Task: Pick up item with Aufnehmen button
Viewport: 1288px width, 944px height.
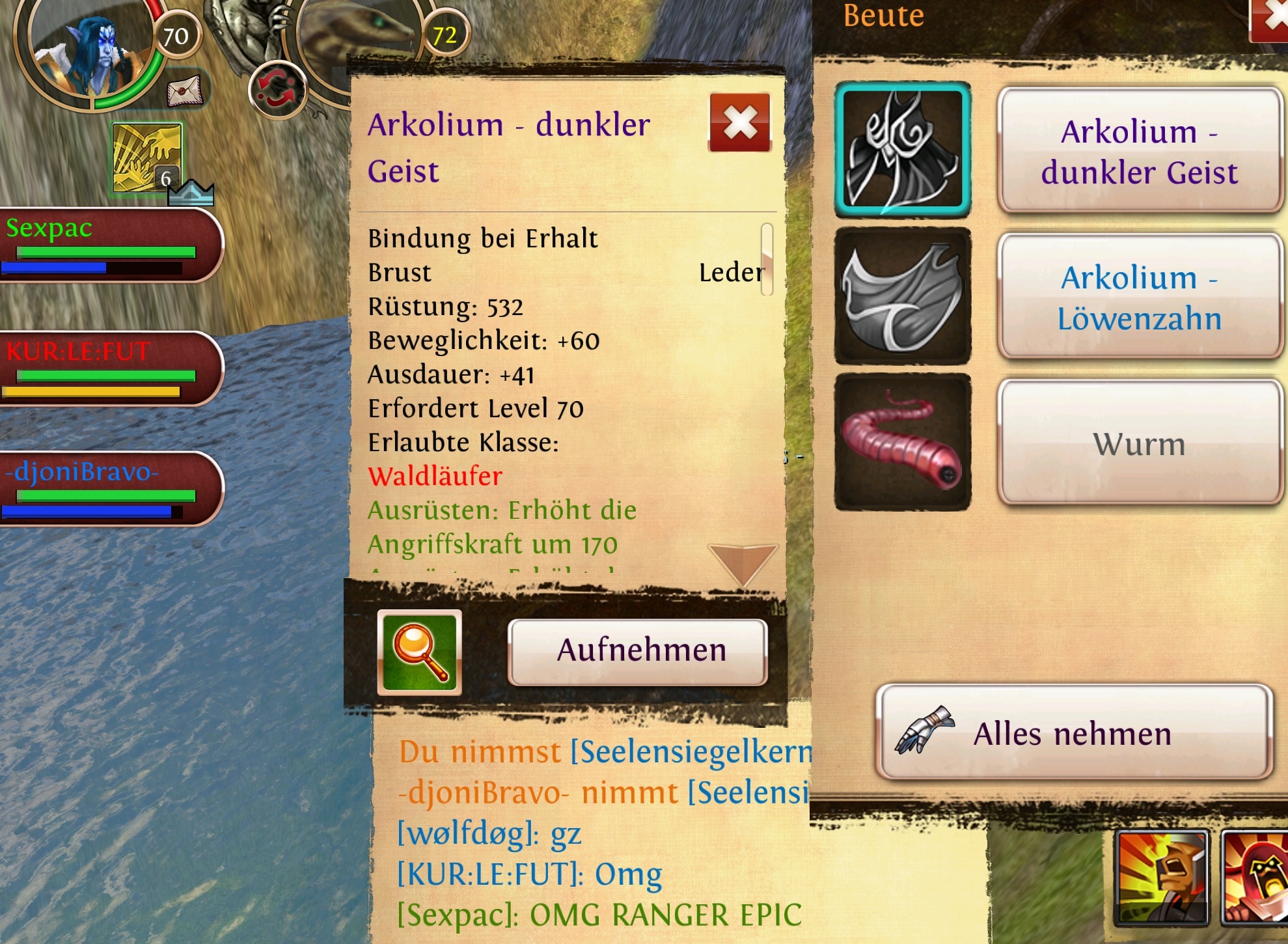Action: [638, 652]
